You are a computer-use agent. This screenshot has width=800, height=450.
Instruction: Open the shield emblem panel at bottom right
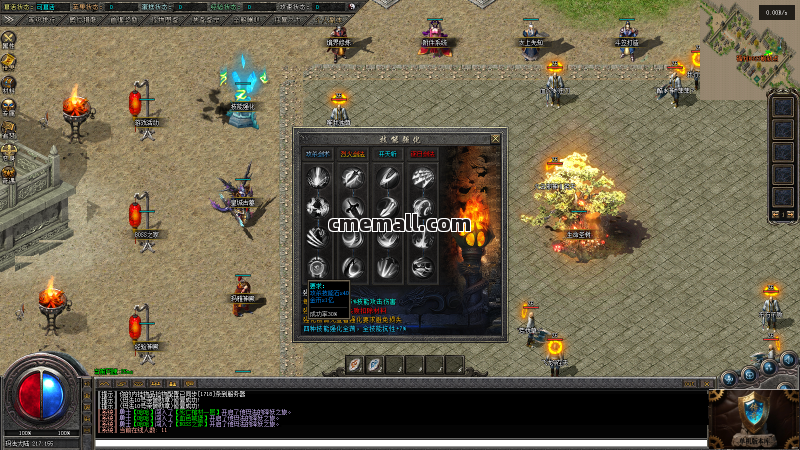(x=752, y=410)
